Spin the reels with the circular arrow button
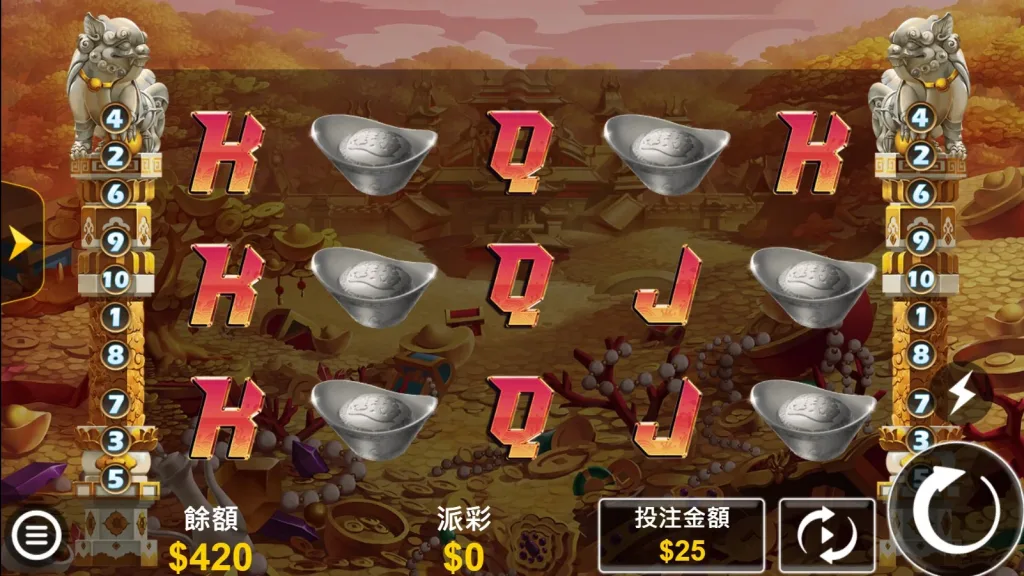1024x576 pixels. [954, 511]
